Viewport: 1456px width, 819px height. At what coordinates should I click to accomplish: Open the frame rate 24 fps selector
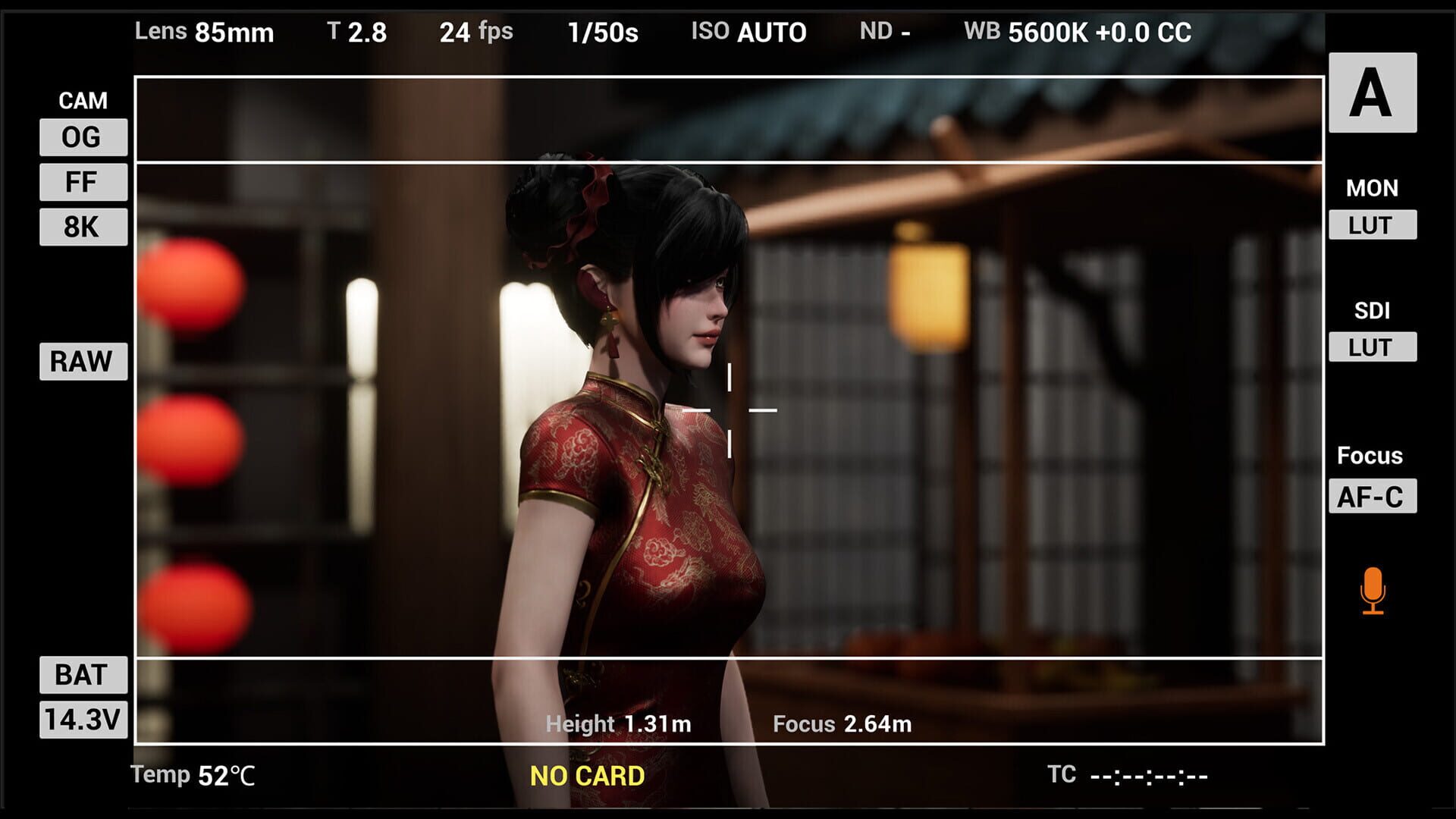474,33
